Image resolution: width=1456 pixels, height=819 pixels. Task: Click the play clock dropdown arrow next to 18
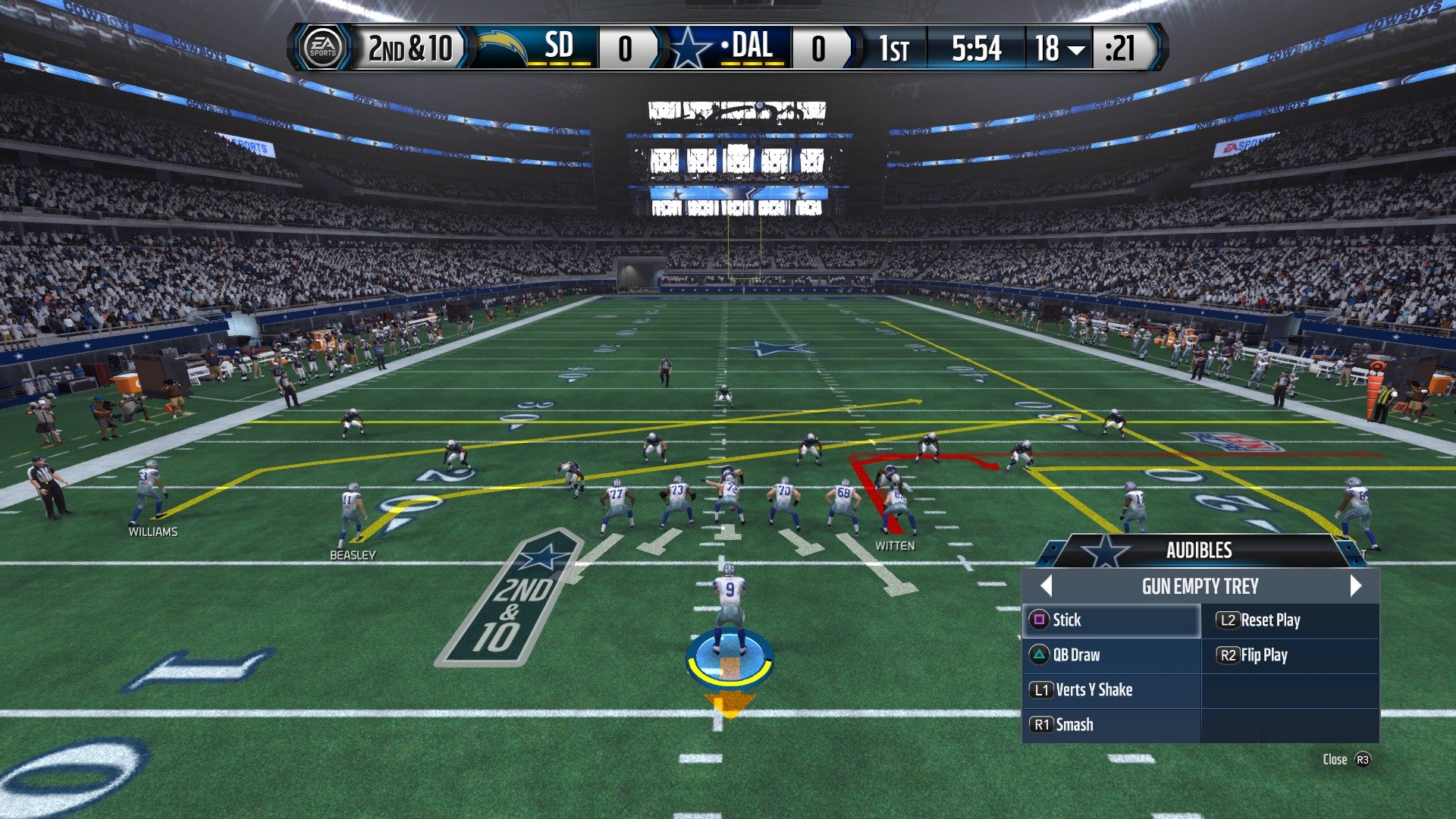click(x=1075, y=50)
